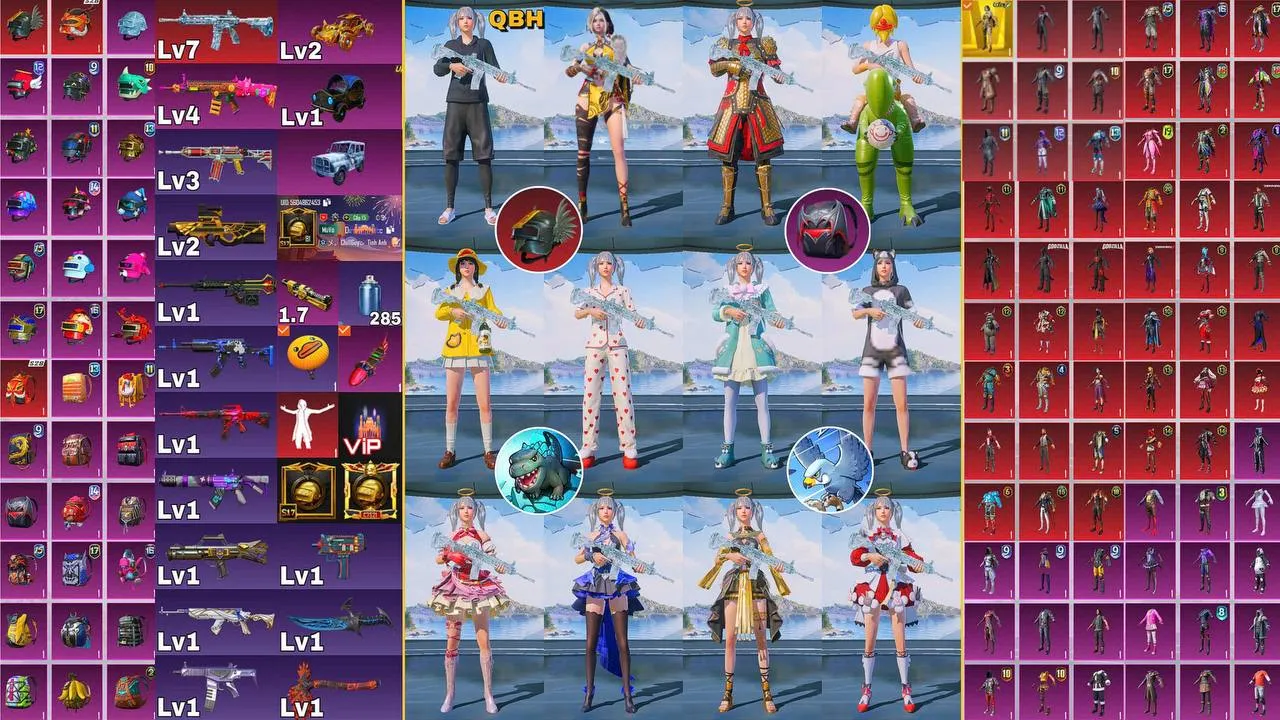The image size is (1280, 720).
Task: Select the round Godzilla avatar icon
Action: click(x=539, y=470)
